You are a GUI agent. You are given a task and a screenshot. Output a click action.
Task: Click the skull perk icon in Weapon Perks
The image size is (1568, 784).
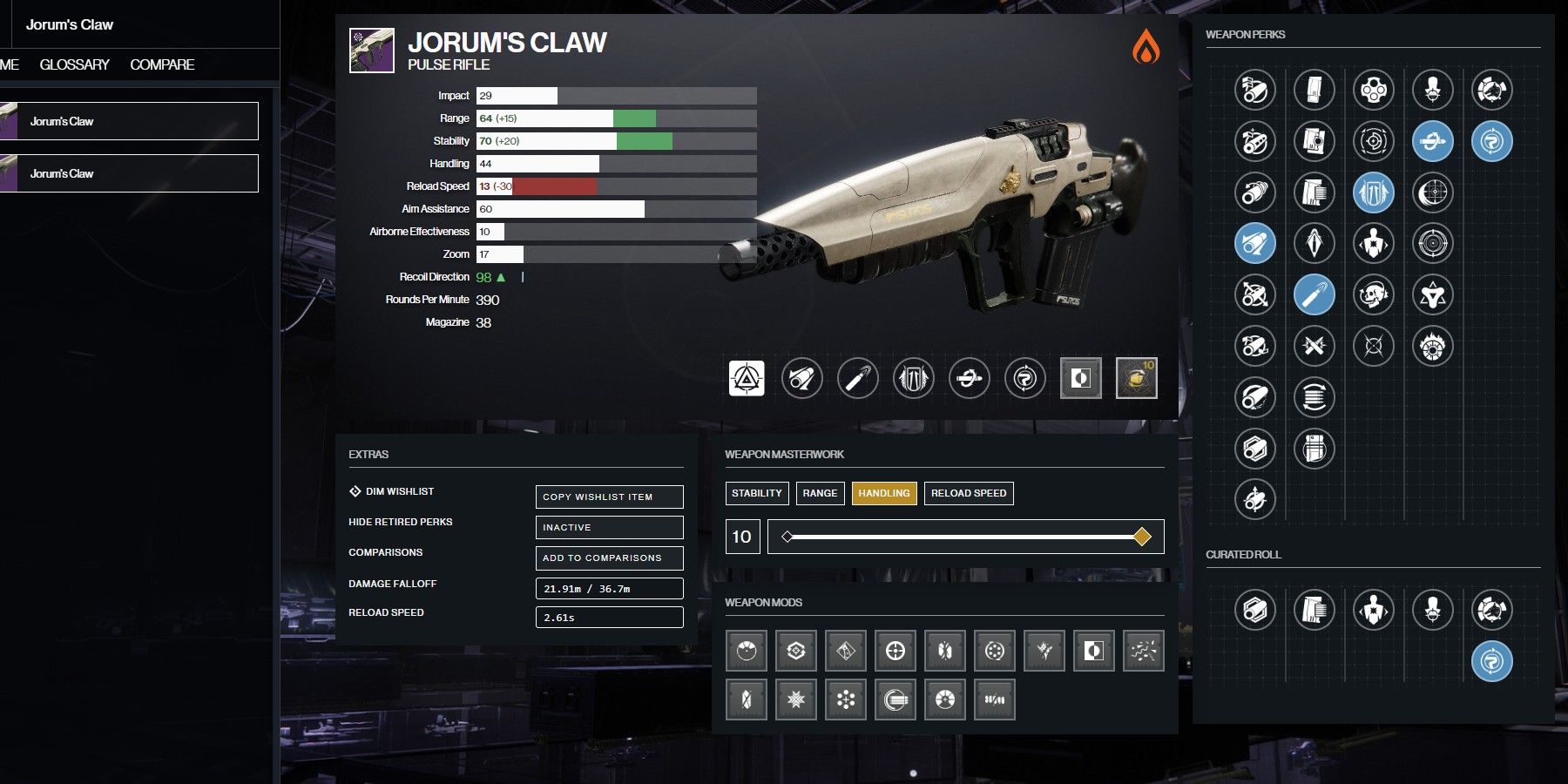1374,294
